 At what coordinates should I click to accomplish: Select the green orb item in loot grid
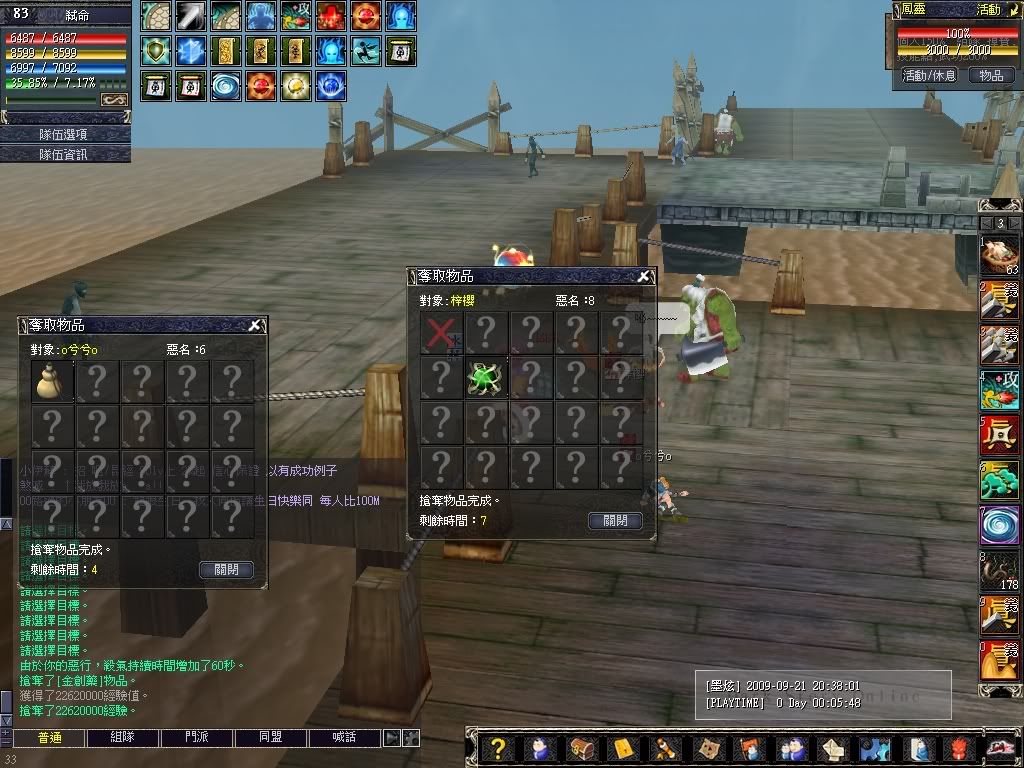click(x=486, y=378)
